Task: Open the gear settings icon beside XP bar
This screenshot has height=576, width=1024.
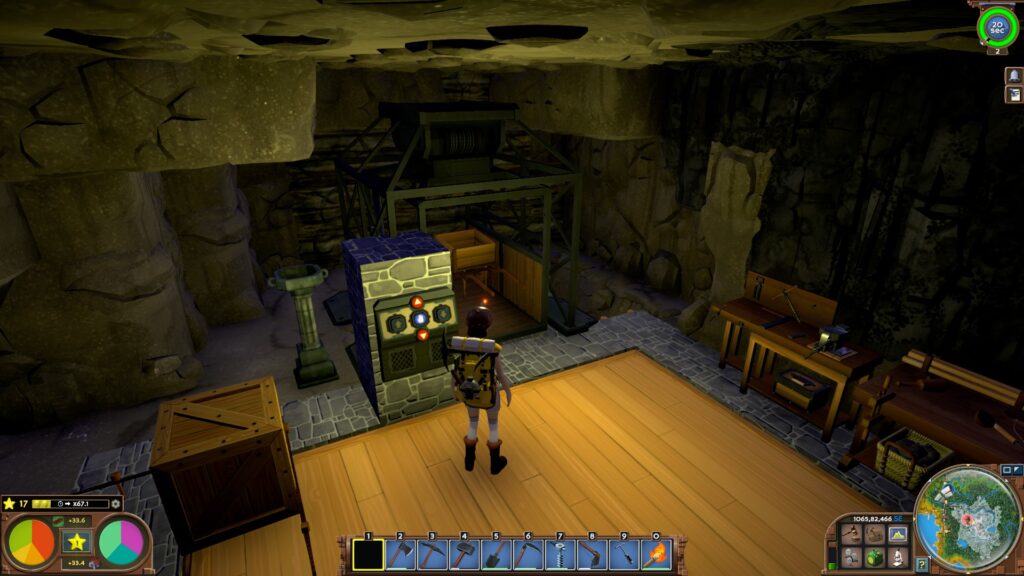Action: click(x=116, y=503)
